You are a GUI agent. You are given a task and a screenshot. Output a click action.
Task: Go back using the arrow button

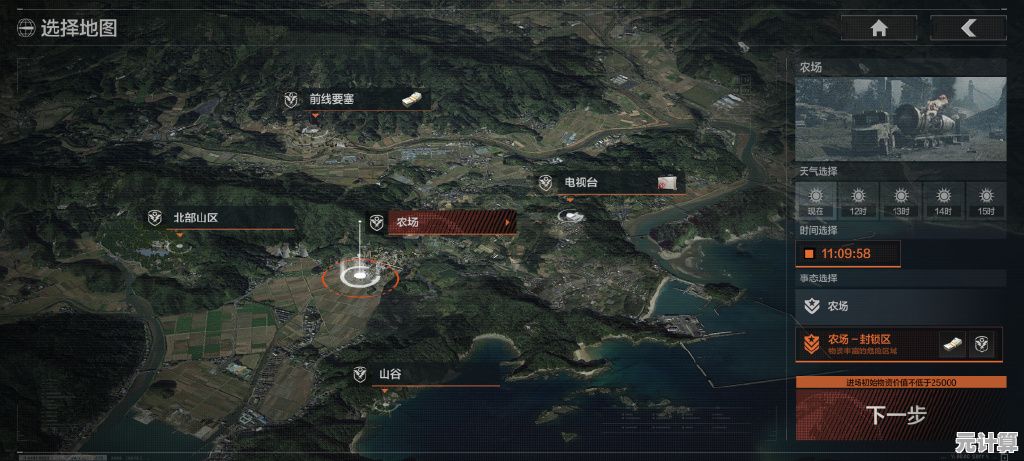click(967, 28)
